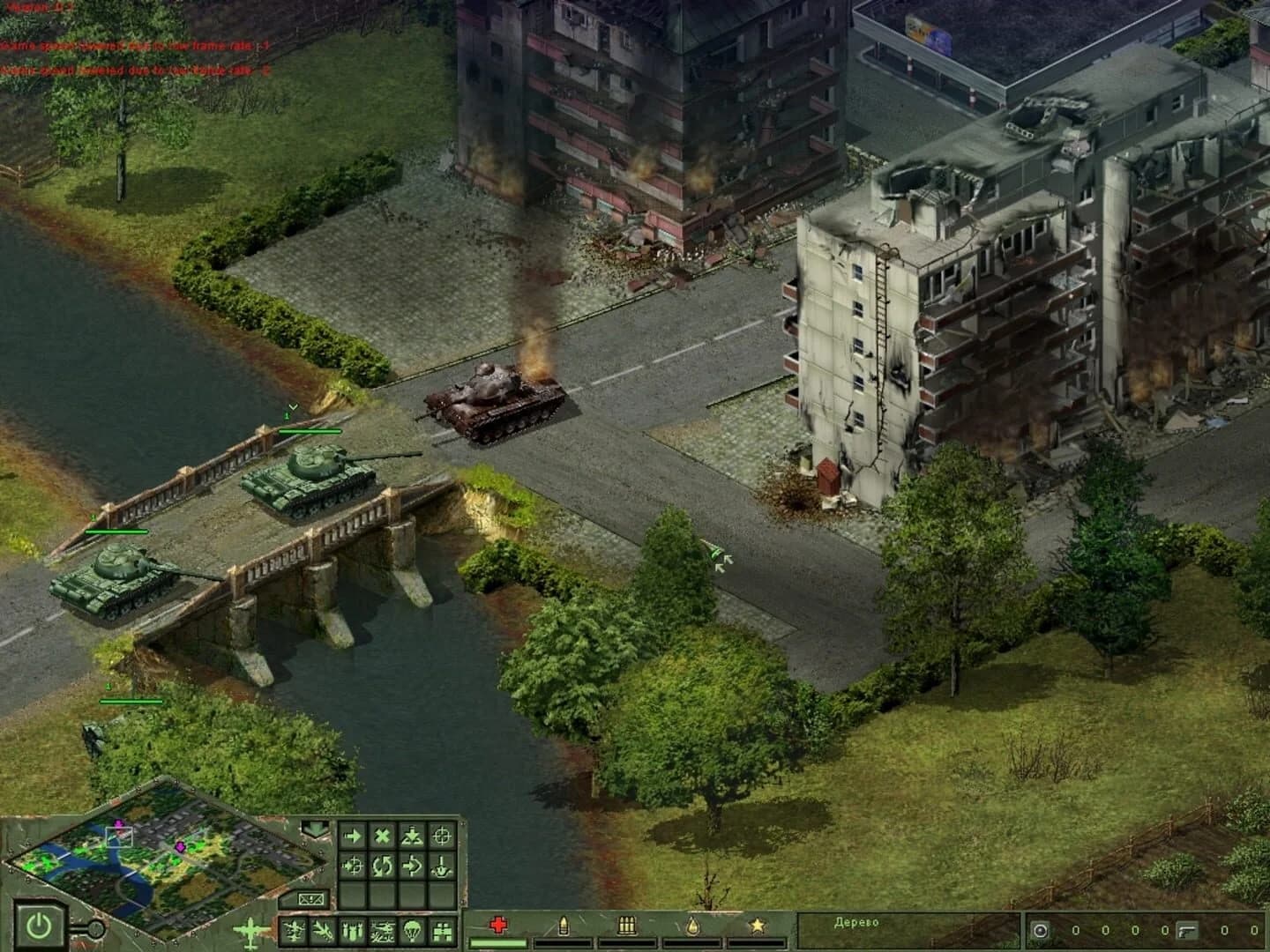Screen dimensions: 1270x952
Task: Click the Stop command X icon
Action: pyautogui.click(x=383, y=836)
